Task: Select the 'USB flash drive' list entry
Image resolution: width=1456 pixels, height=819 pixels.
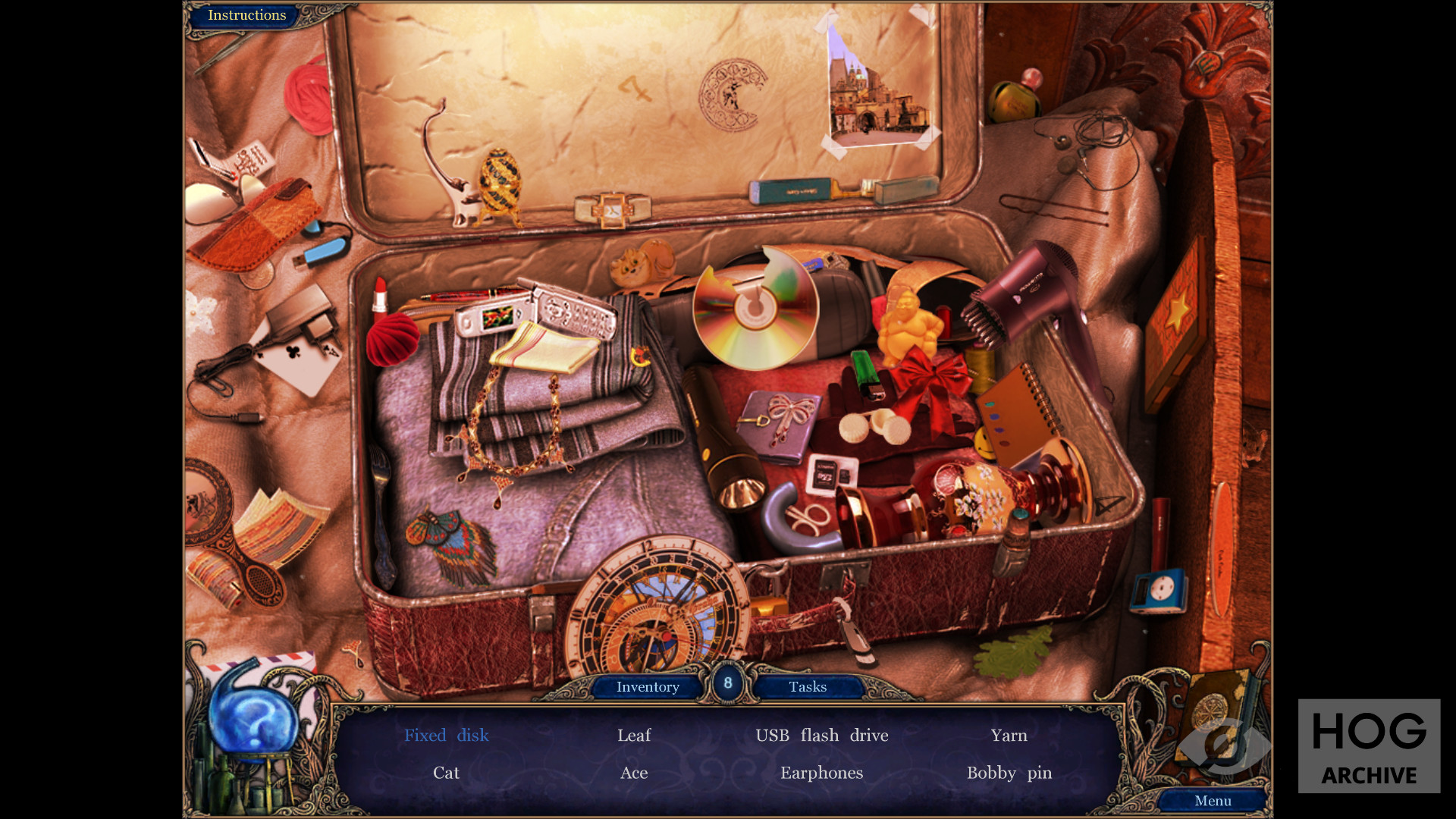Action: pyautogui.click(x=821, y=736)
